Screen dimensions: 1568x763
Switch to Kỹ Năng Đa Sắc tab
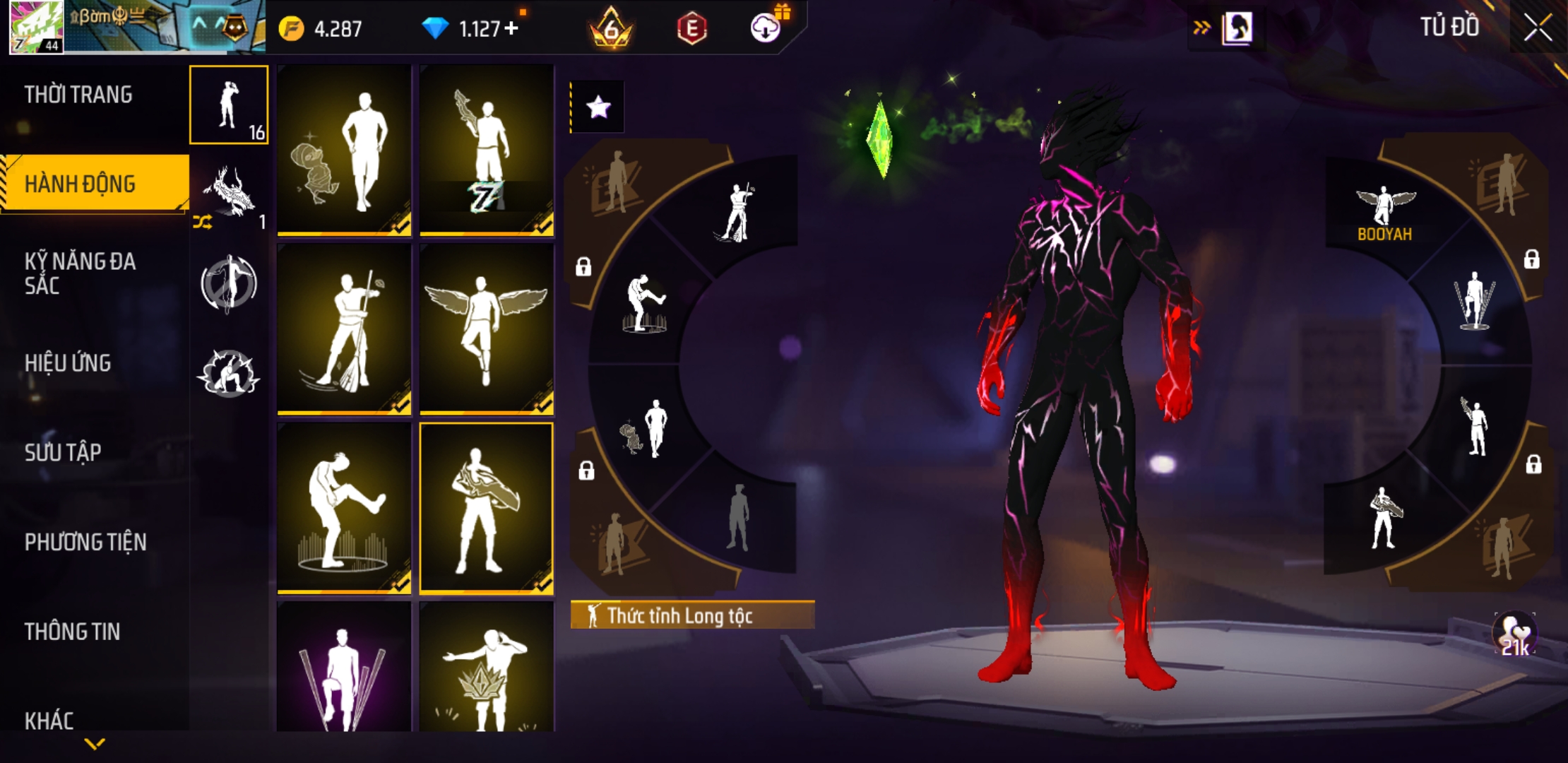(x=80, y=273)
